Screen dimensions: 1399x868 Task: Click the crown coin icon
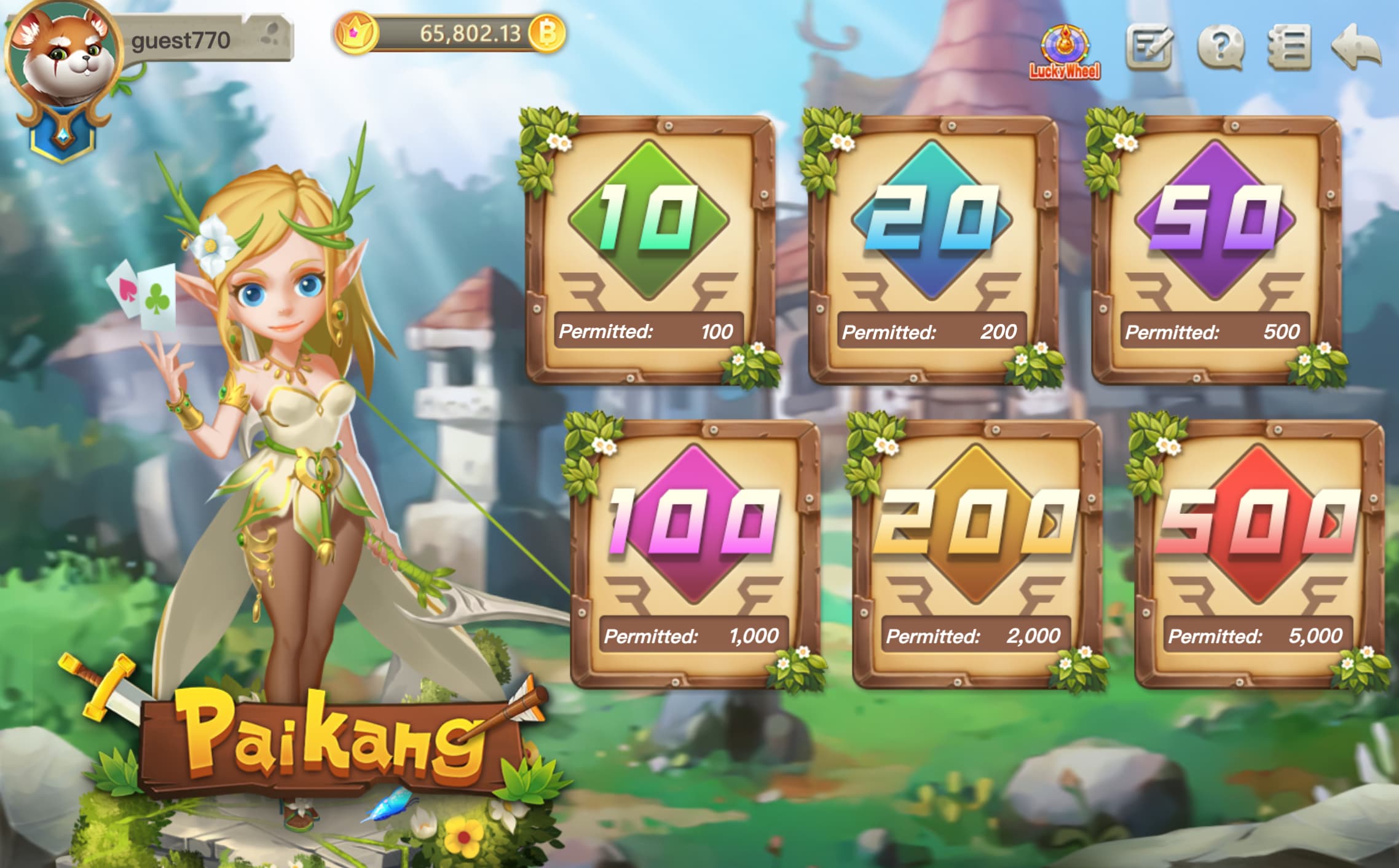click(355, 33)
